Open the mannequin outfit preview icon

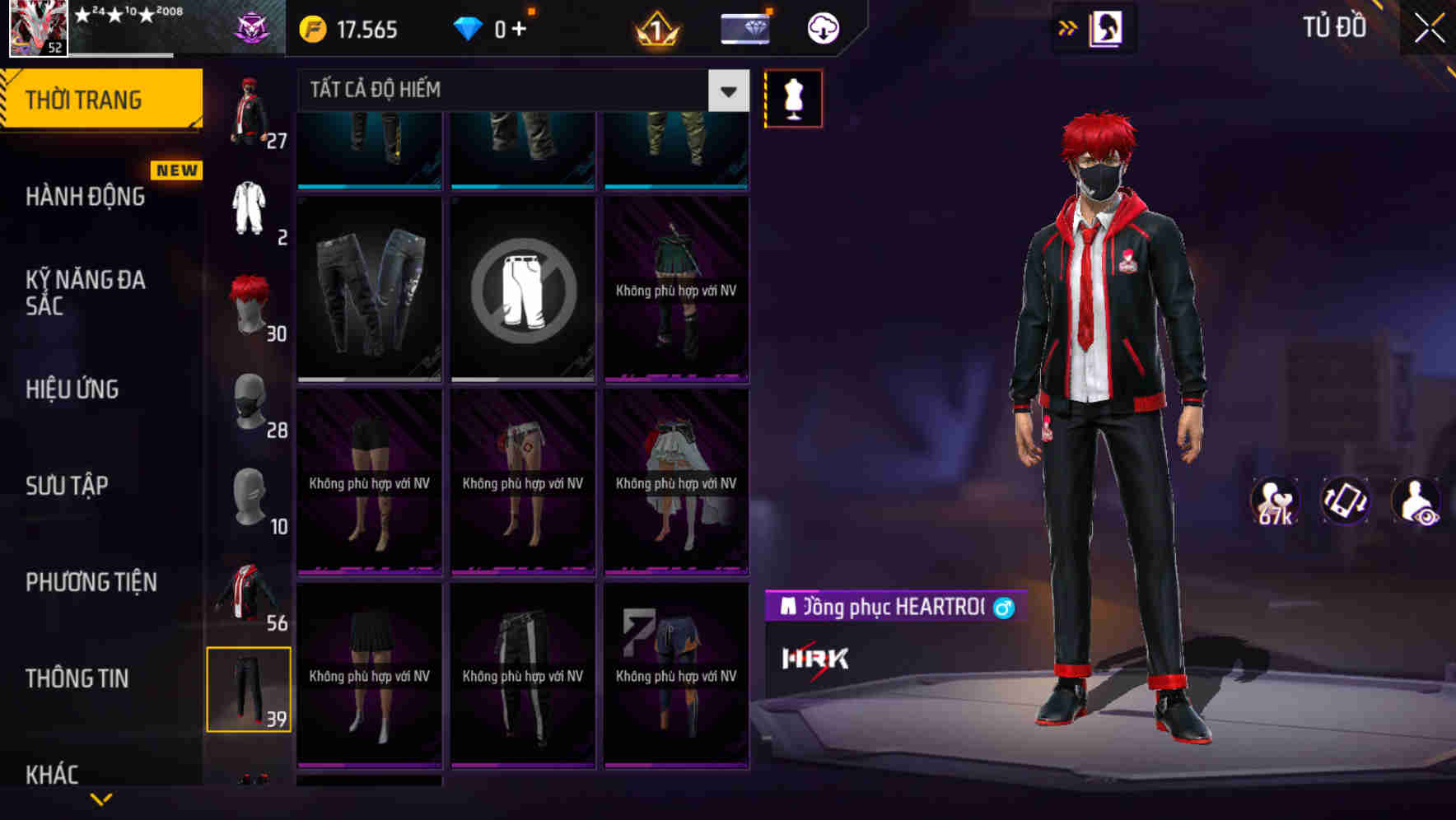click(793, 97)
